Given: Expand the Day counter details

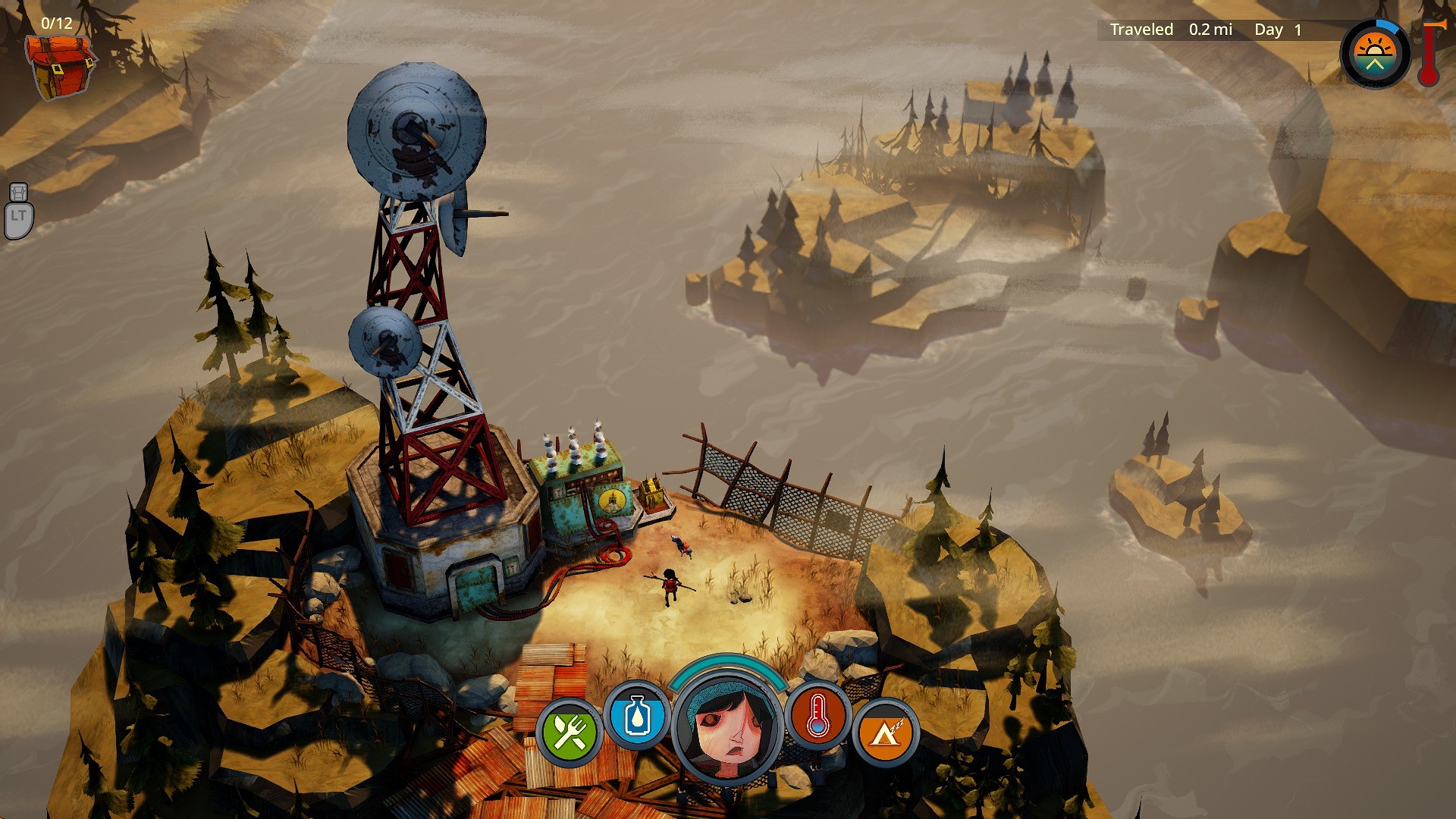Looking at the screenshot, I should [1282, 30].
